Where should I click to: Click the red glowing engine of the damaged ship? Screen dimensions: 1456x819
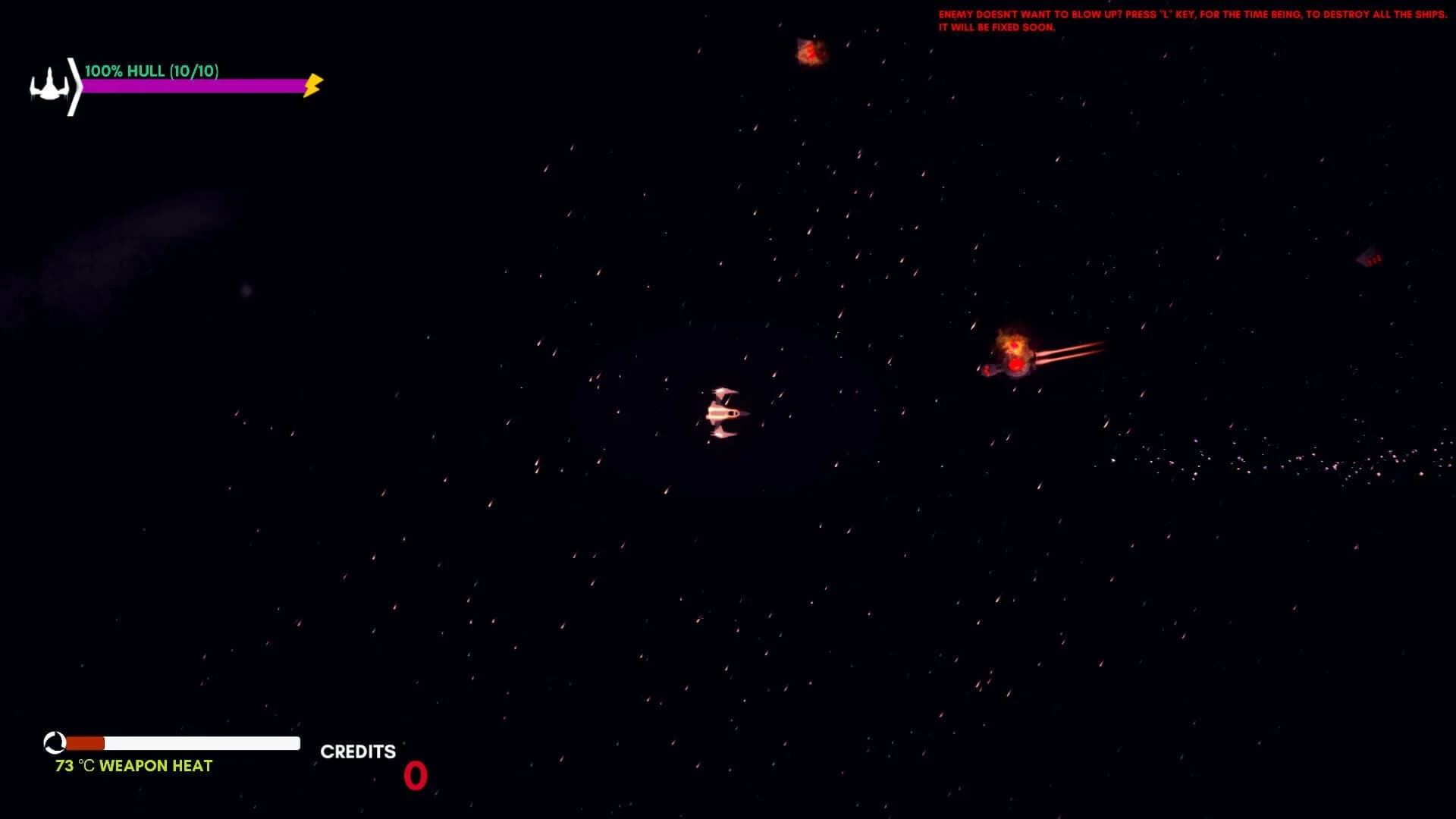tap(1014, 365)
